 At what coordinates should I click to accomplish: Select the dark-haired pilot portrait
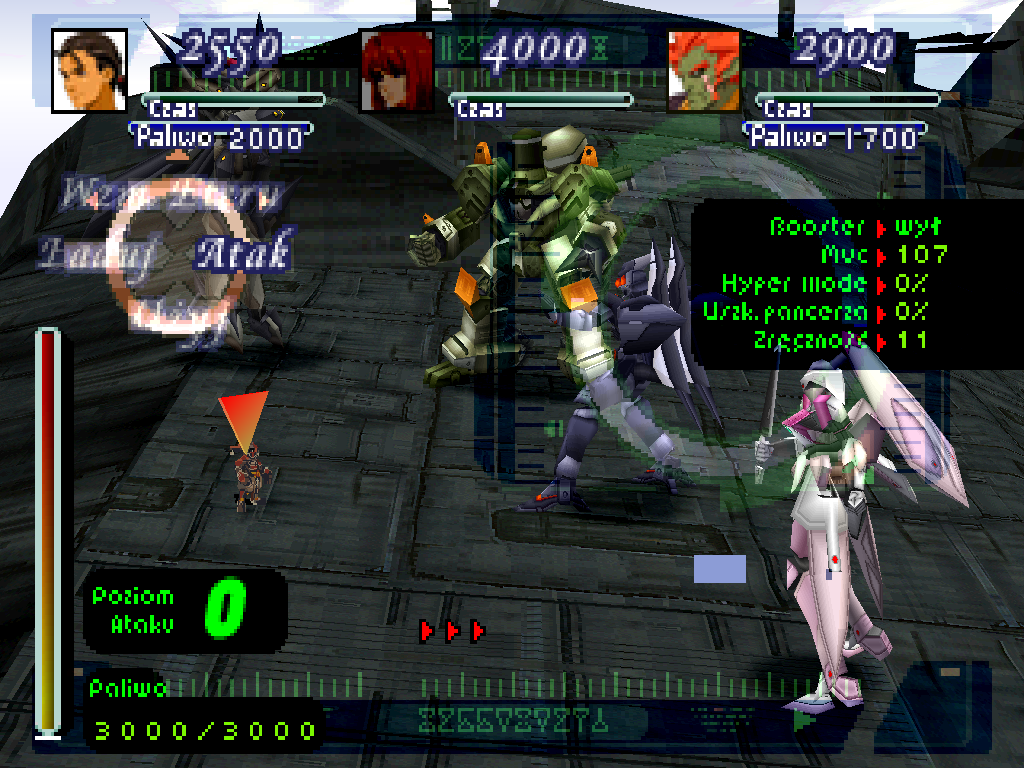(89, 69)
